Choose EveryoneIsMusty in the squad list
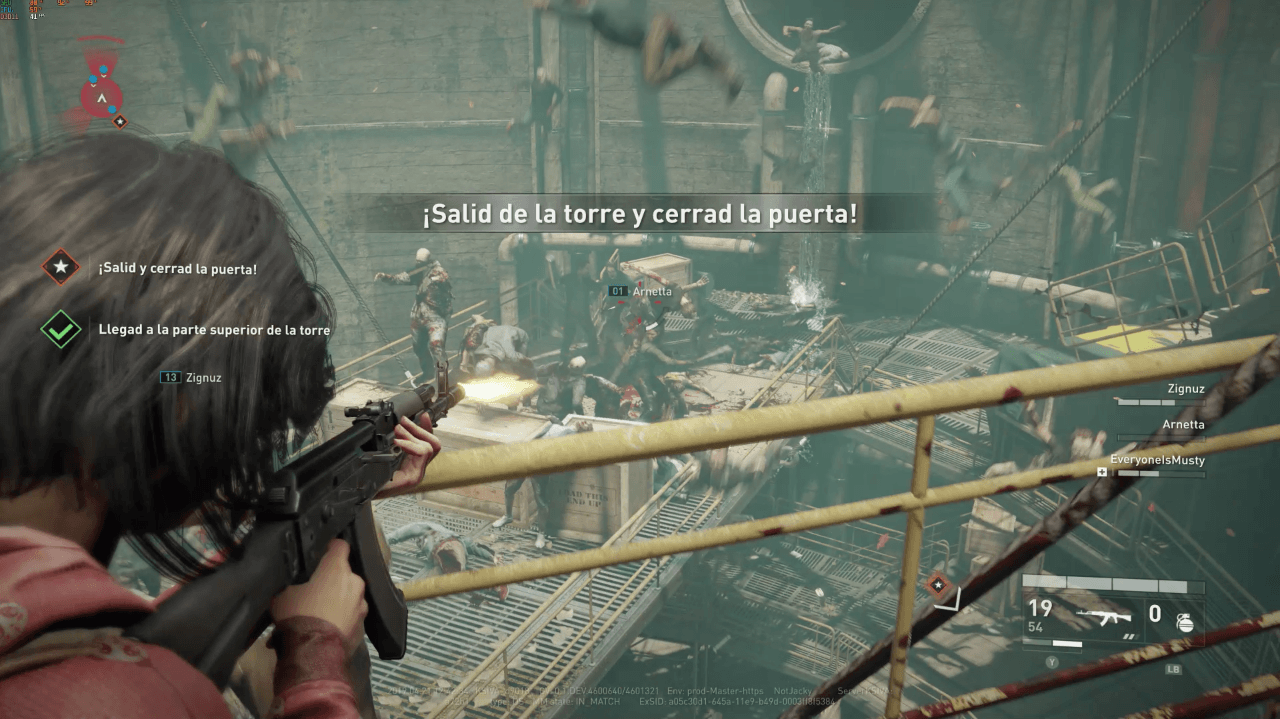Screen dimensions: 1280x719 click(x=1157, y=460)
